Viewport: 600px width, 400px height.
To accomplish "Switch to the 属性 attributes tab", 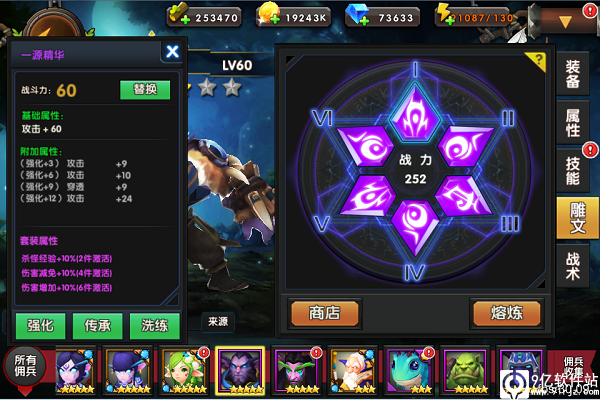I will point(573,122).
